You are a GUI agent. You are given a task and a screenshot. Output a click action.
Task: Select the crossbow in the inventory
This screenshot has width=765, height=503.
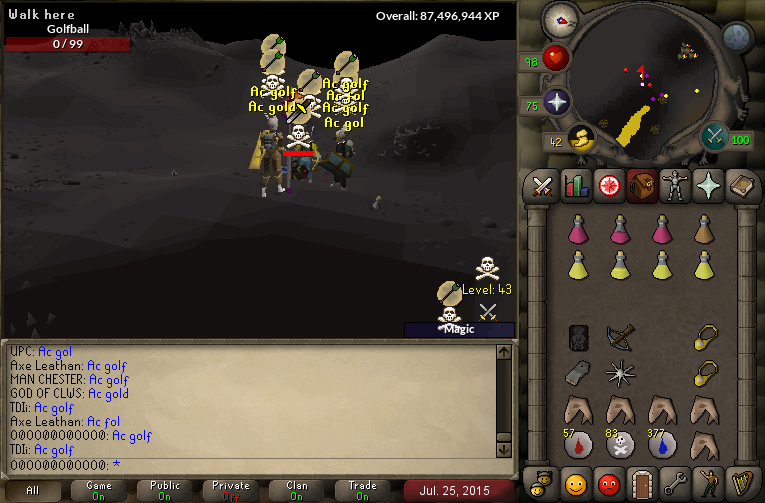click(x=620, y=338)
